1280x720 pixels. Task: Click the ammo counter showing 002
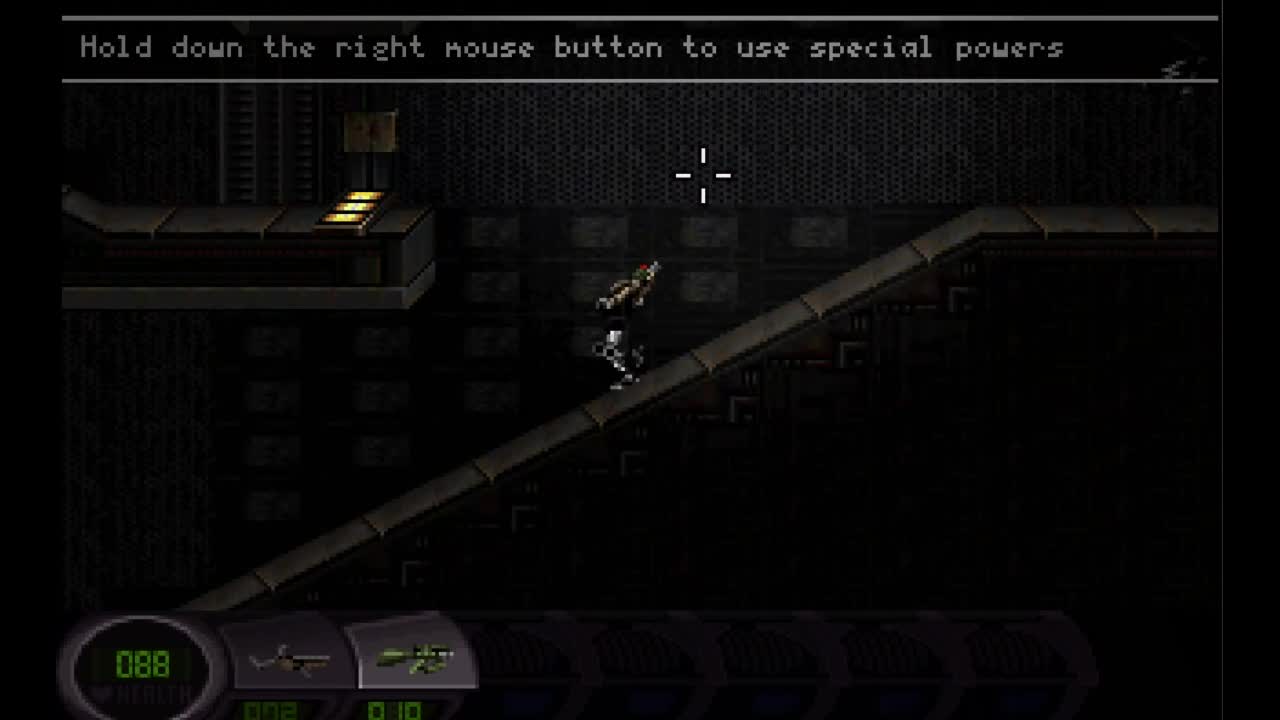(x=268, y=712)
